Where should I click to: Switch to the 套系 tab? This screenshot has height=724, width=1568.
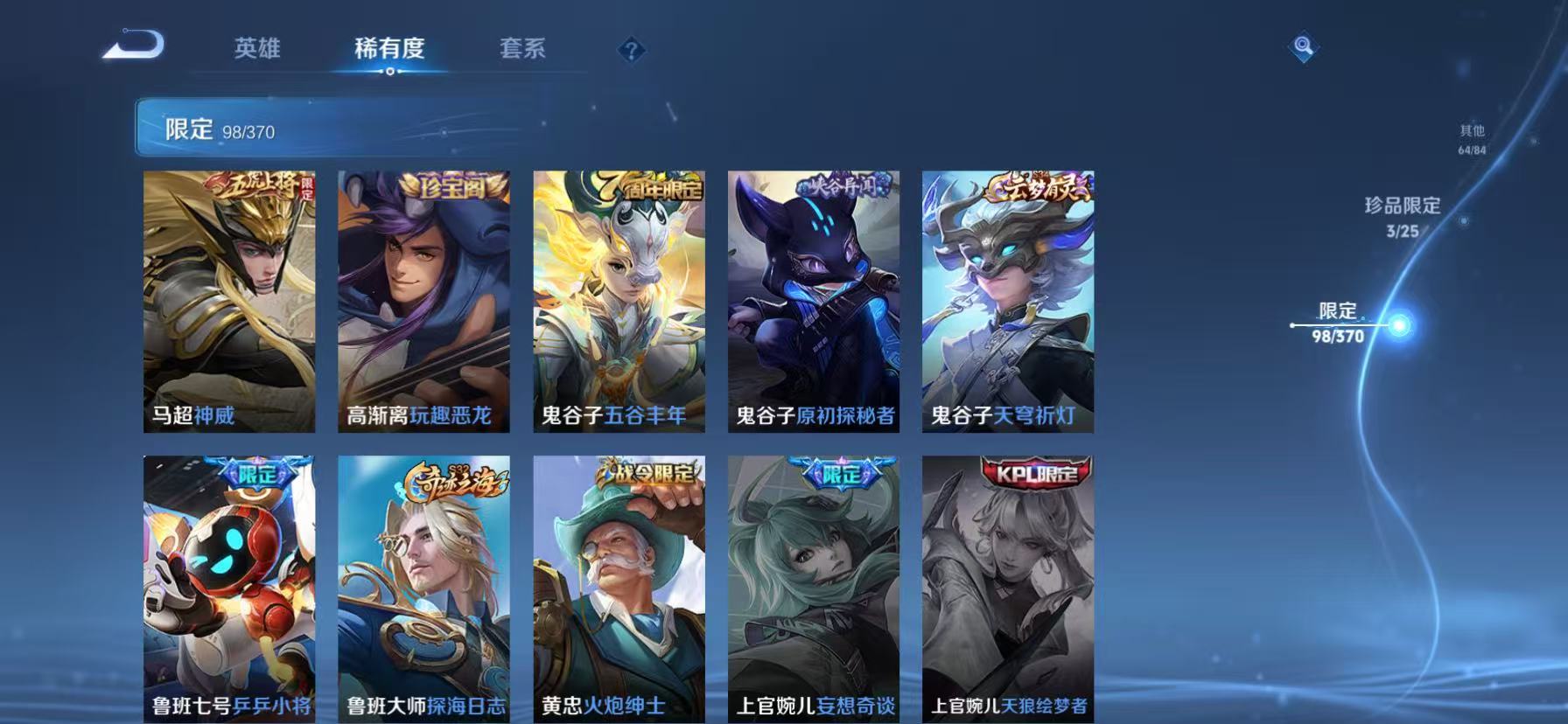tap(521, 50)
